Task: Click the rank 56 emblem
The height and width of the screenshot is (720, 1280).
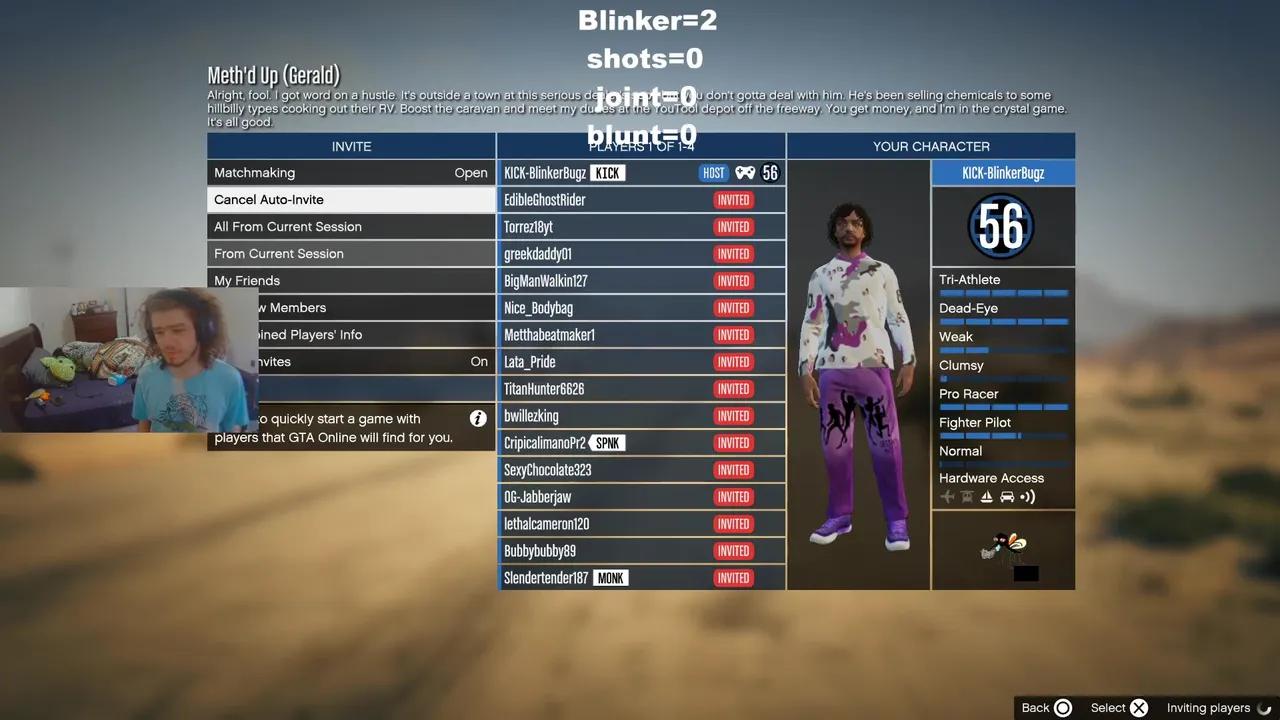Action: pos(1001,227)
